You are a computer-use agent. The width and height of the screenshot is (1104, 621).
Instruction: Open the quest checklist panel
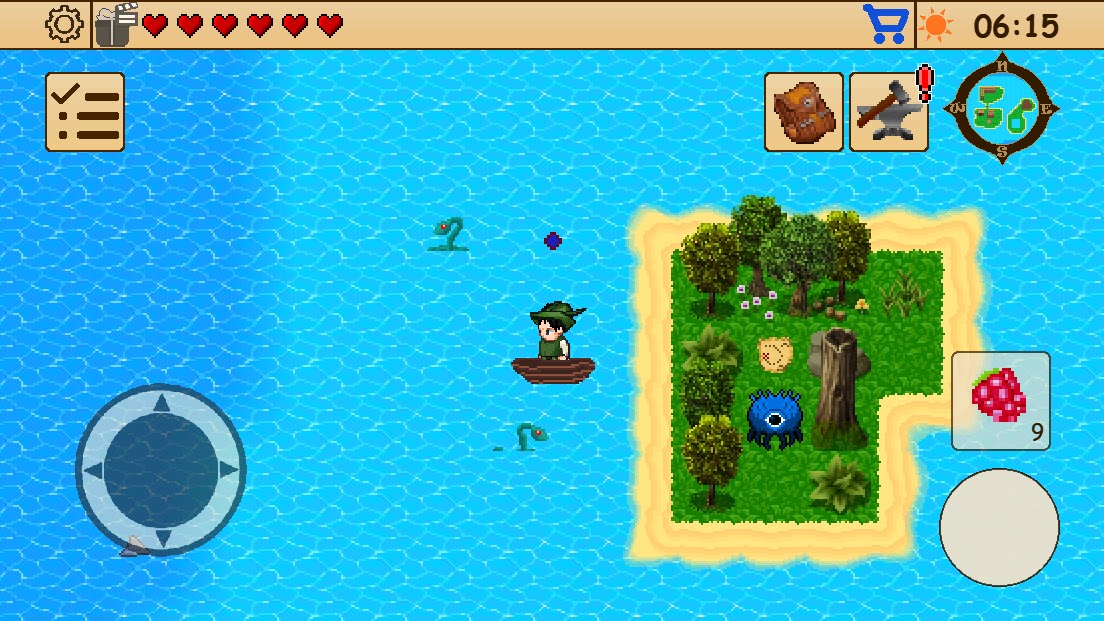(85, 112)
